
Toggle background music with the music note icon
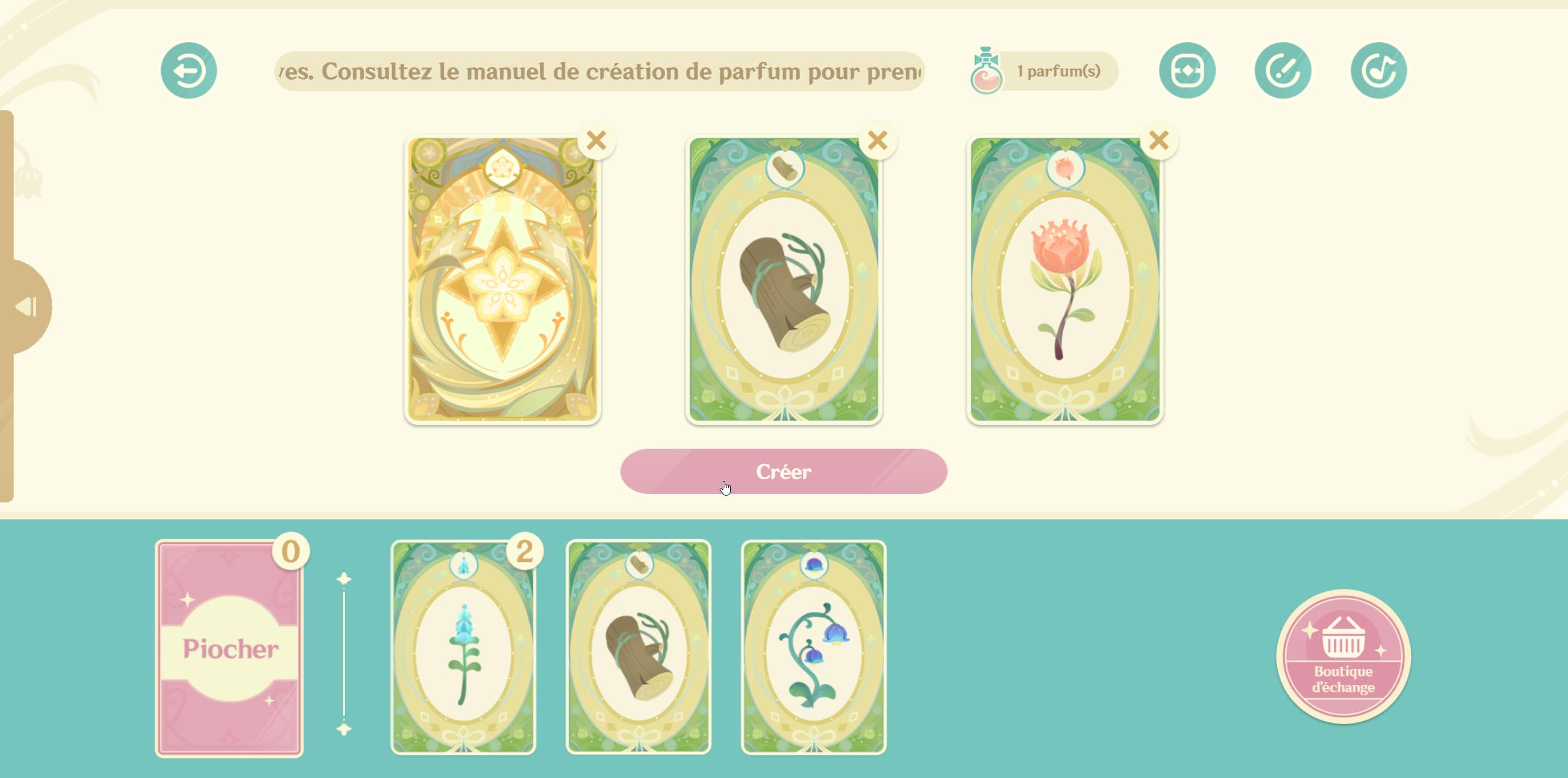pyautogui.click(x=1378, y=69)
